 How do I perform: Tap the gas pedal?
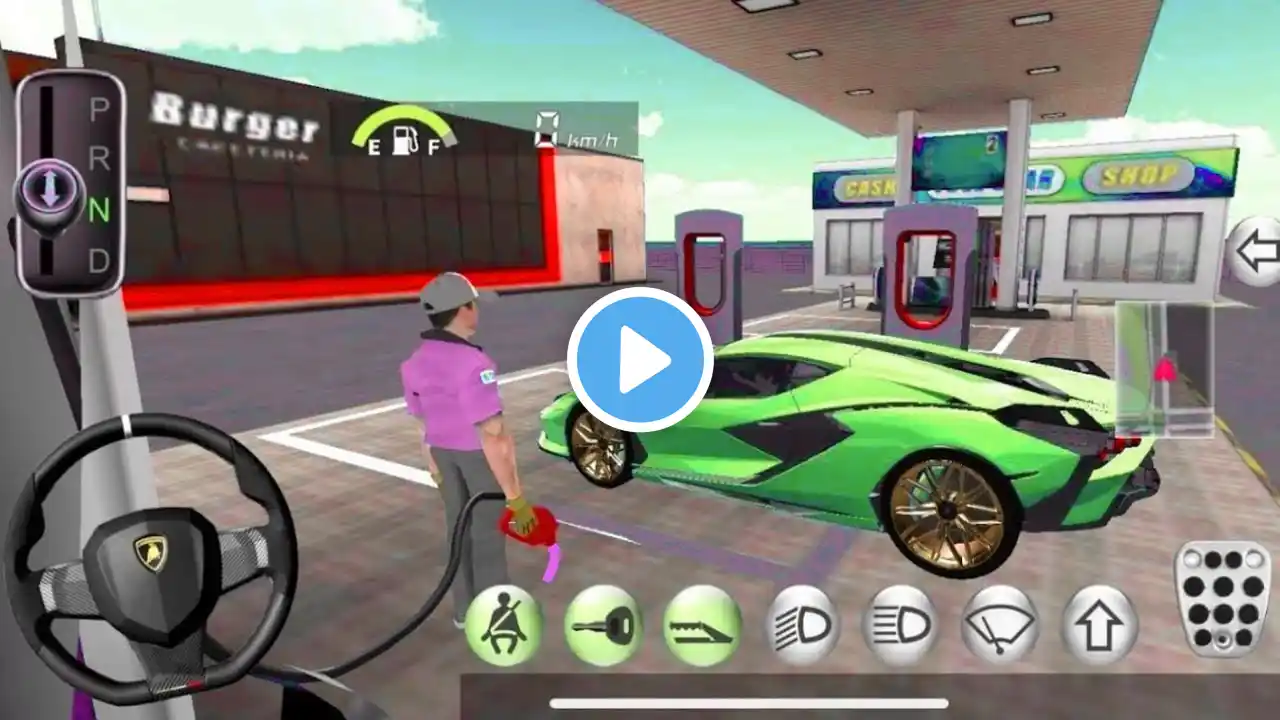[x=1222, y=598]
